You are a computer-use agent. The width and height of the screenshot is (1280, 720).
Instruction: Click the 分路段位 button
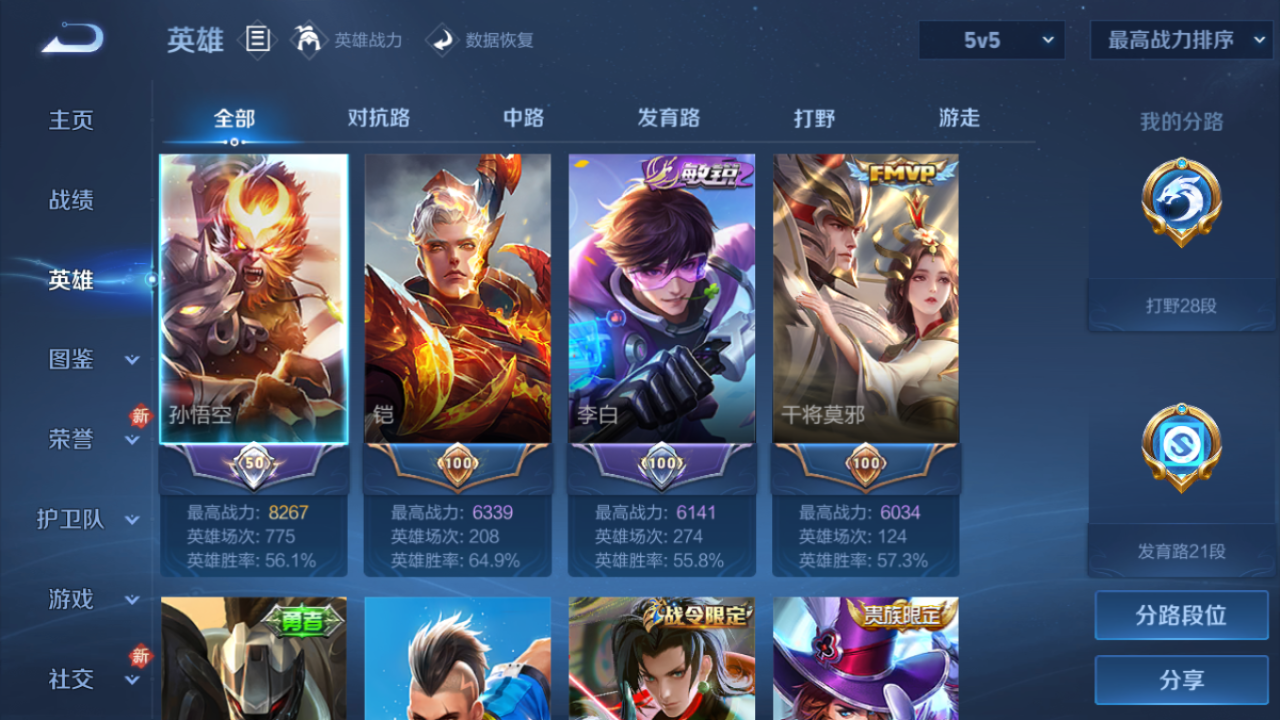coord(1180,615)
